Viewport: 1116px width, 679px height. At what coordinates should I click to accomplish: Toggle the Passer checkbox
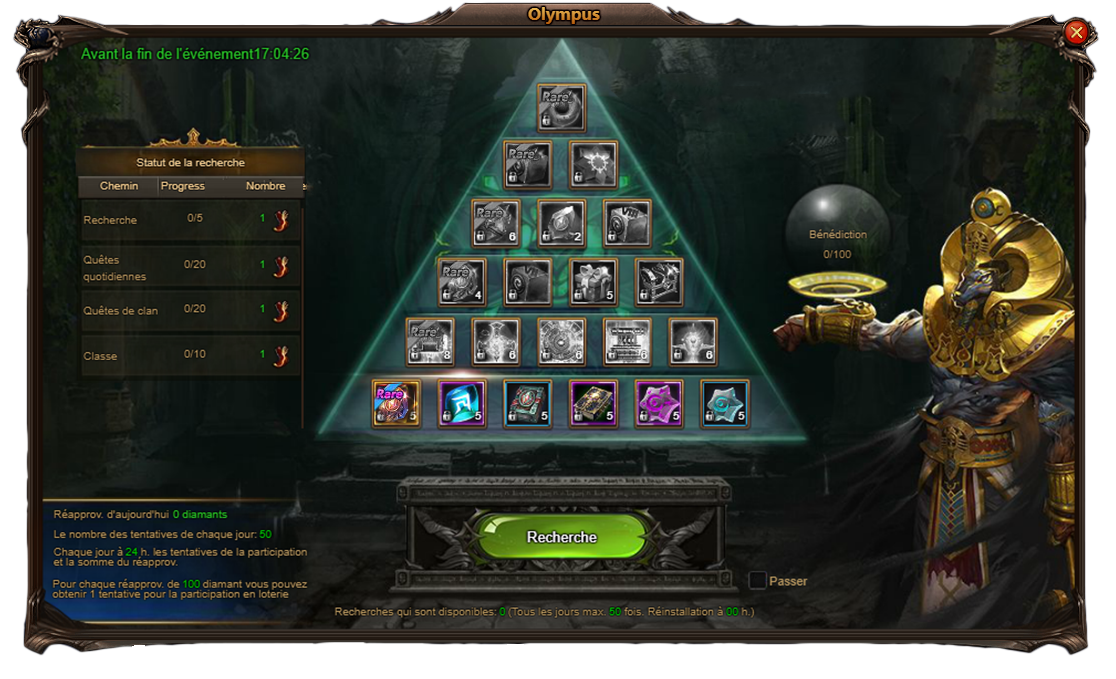point(758,581)
